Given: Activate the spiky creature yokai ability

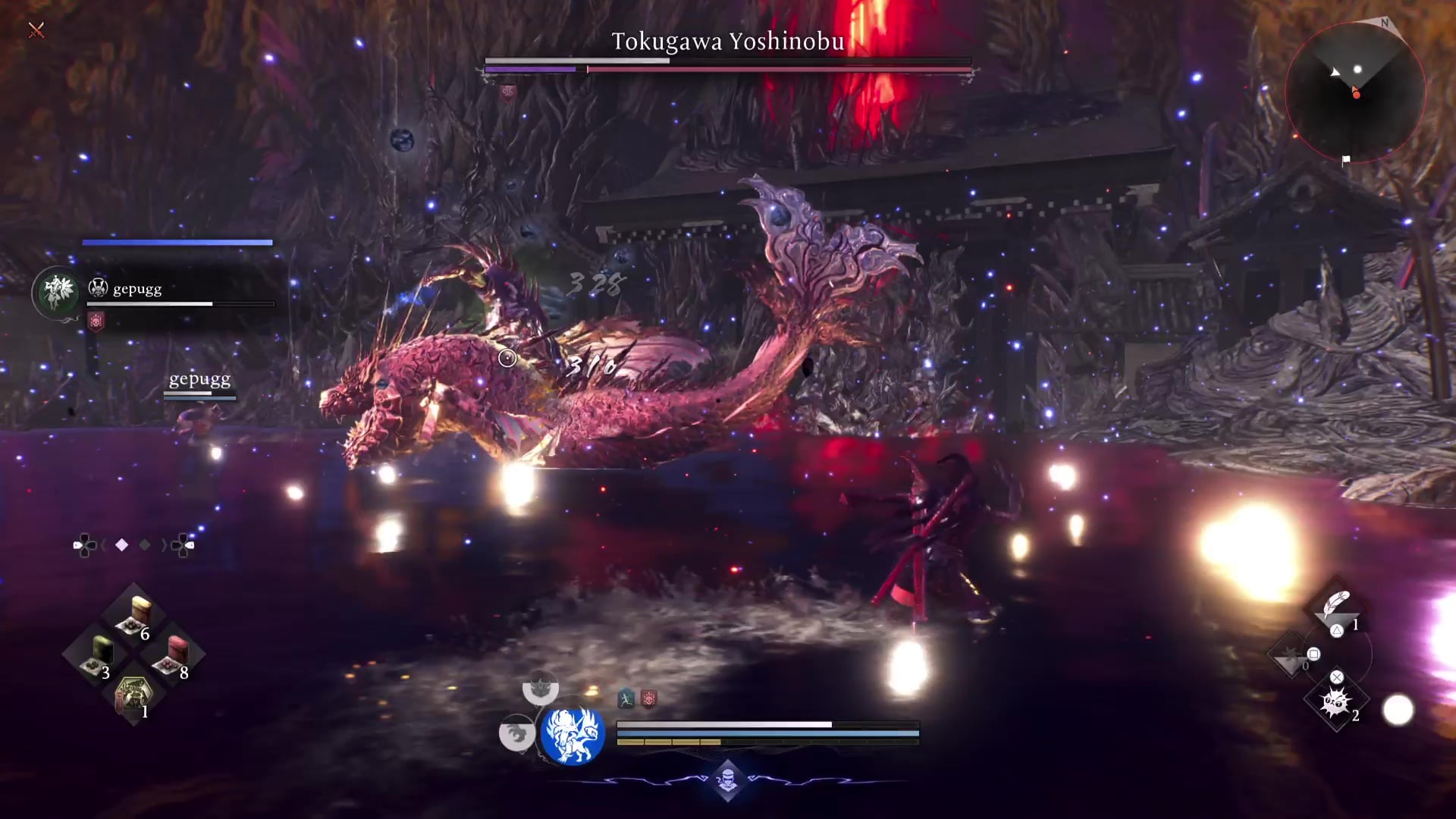Looking at the screenshot, I should 1335,702.
